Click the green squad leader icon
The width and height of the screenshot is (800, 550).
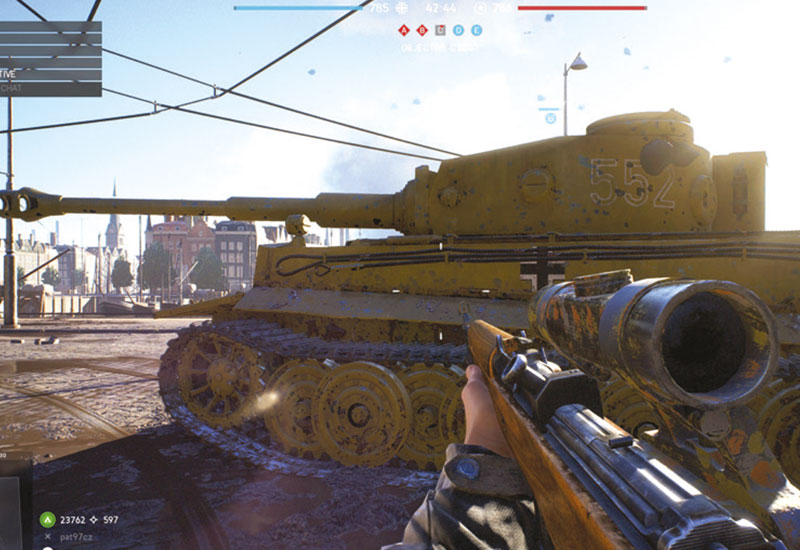coord(47,519)
